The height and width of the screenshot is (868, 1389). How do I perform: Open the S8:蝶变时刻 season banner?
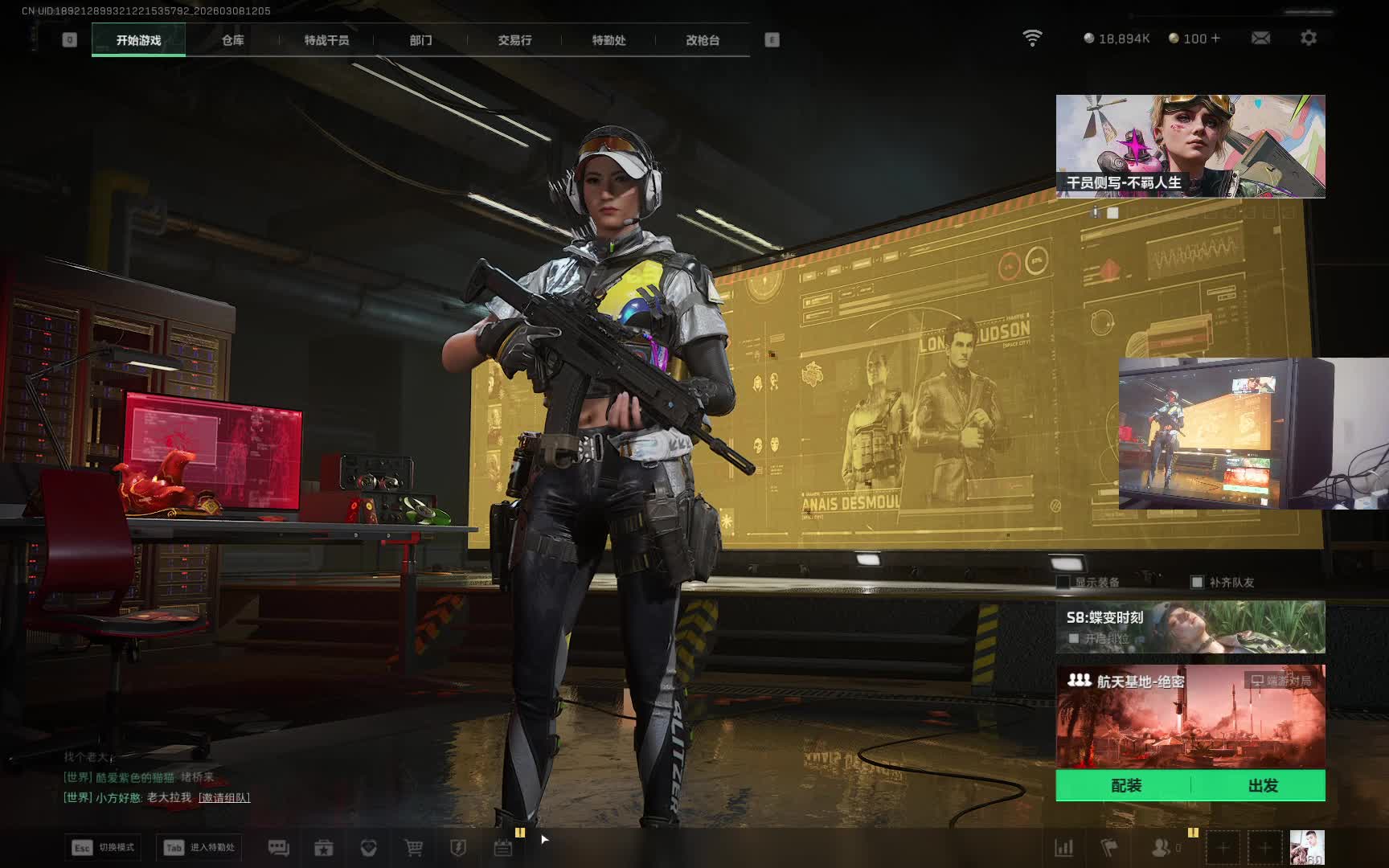[1190, 627]
